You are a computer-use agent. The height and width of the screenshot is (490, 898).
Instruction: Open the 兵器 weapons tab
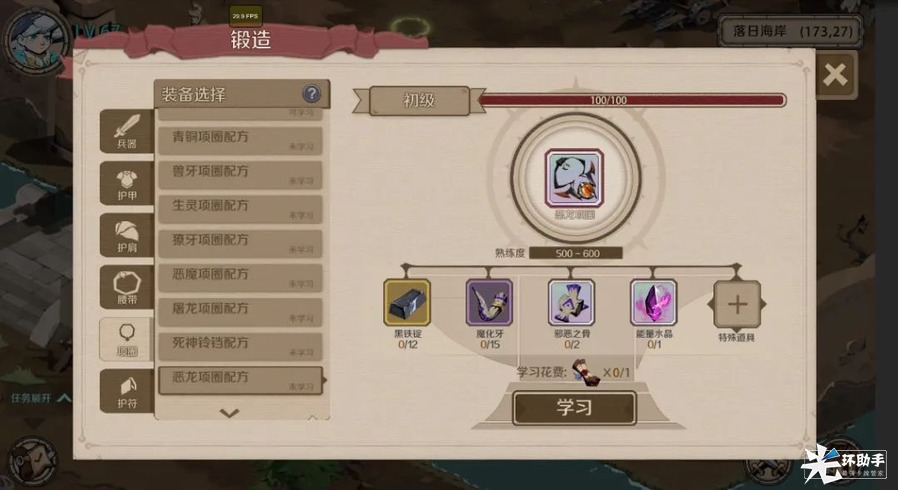coord(127,130)
